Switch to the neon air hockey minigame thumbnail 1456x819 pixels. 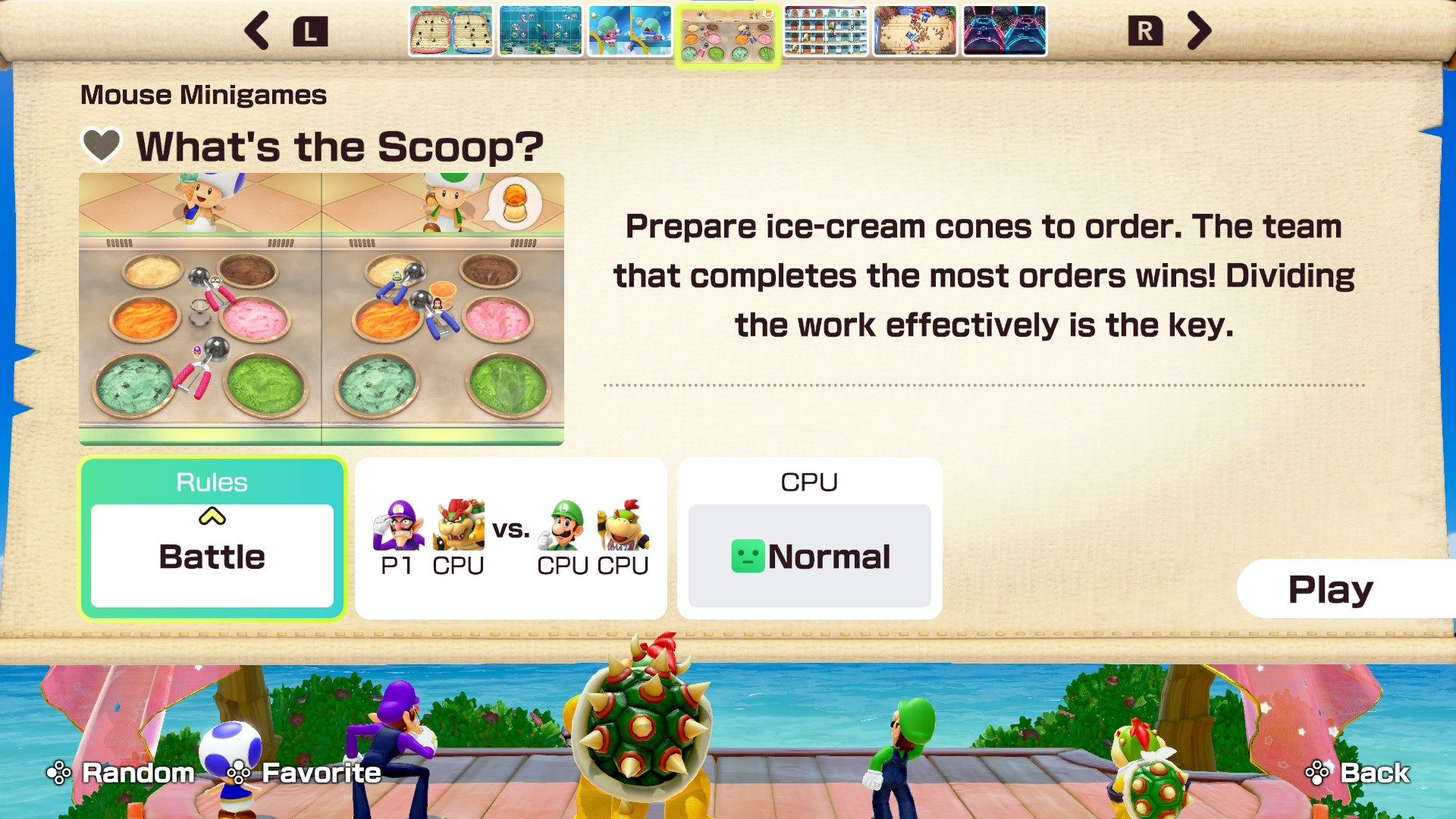click(x=1004, y=33)
